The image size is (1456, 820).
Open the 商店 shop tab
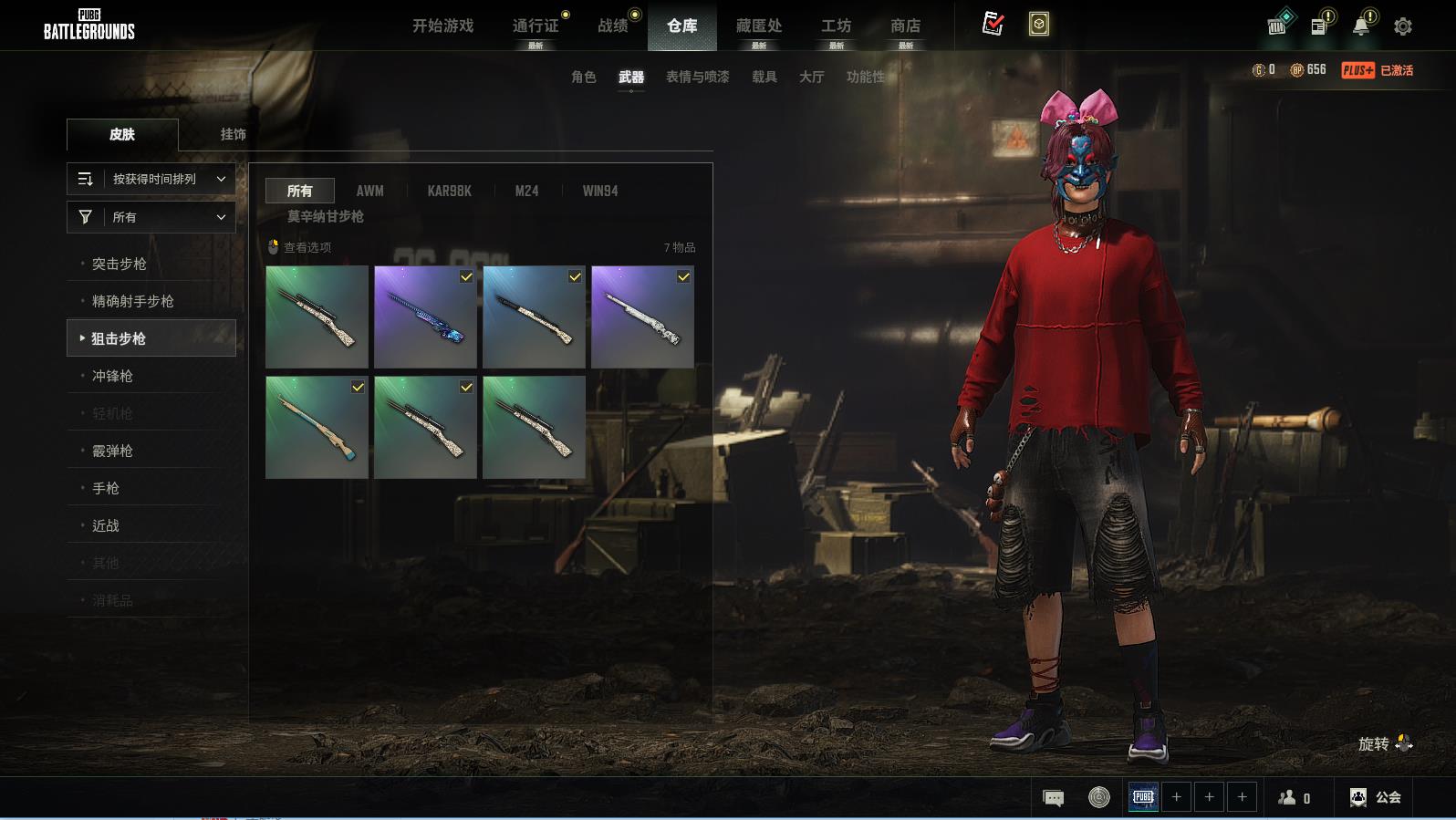[x=905, y=26]
